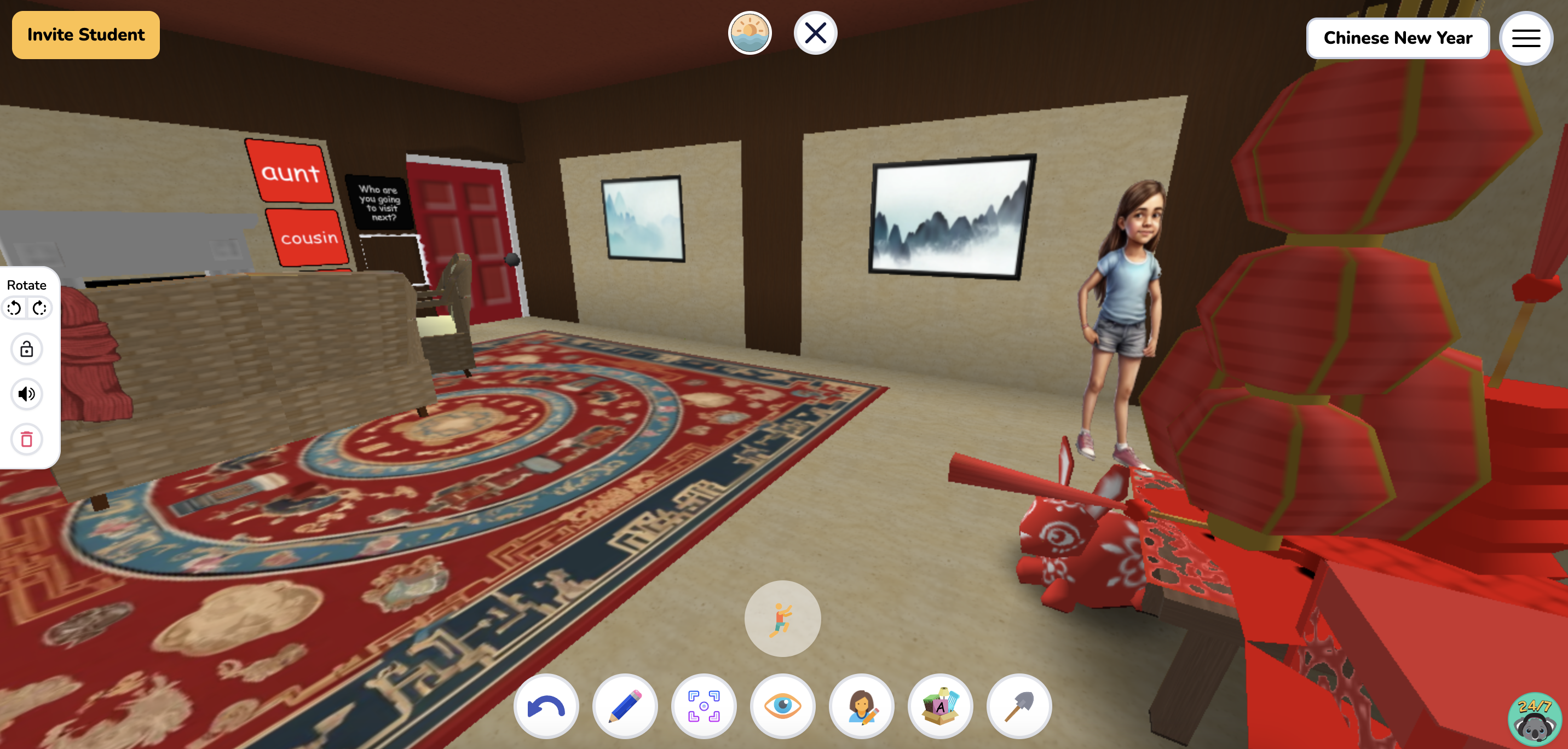1568x749 pixels.
Task: Open the asset box library
Action: (x=941, y=706)
